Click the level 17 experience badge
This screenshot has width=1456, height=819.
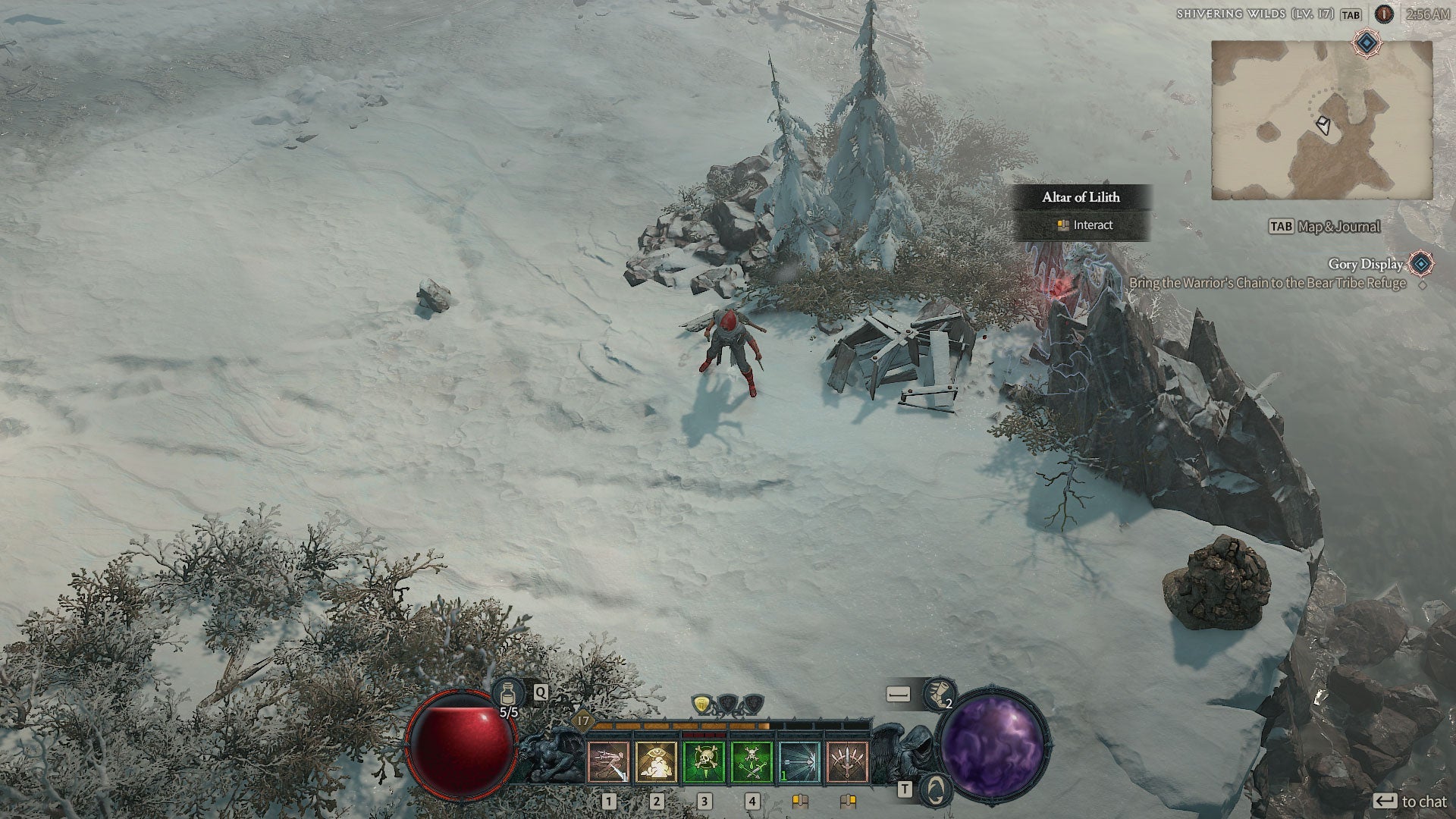(582, 720)
